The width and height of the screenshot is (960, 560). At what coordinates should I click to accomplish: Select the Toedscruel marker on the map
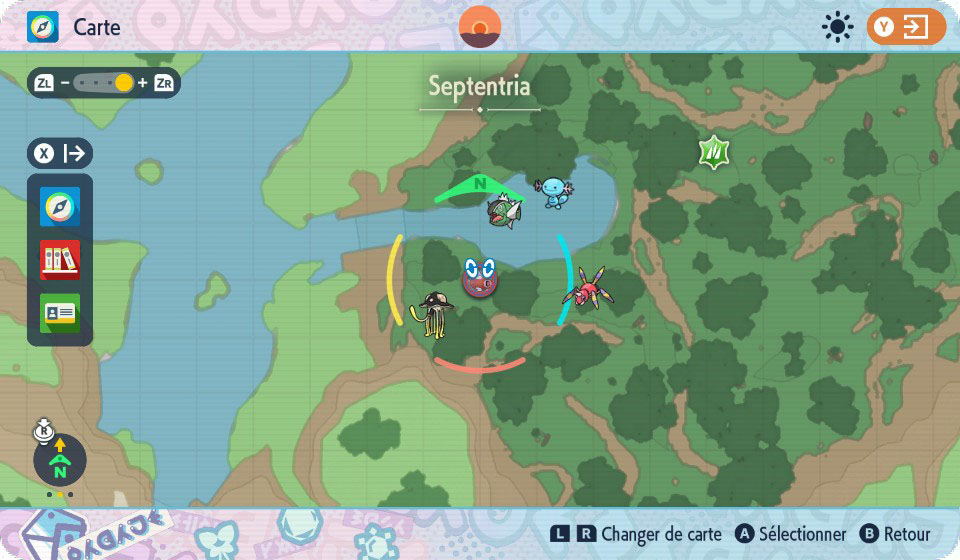tap(435, 314)
